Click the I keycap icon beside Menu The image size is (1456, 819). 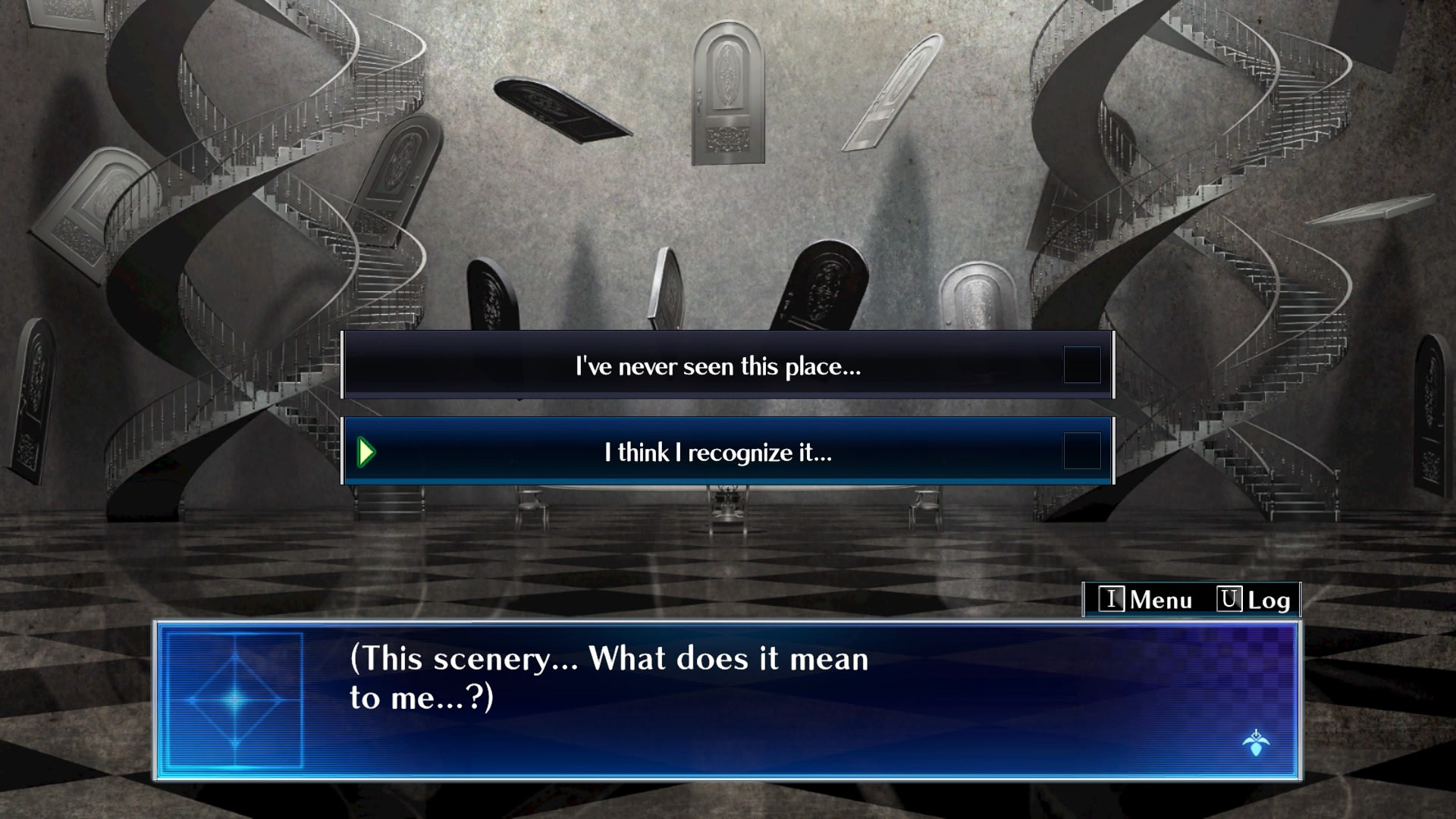(1111, 600)
